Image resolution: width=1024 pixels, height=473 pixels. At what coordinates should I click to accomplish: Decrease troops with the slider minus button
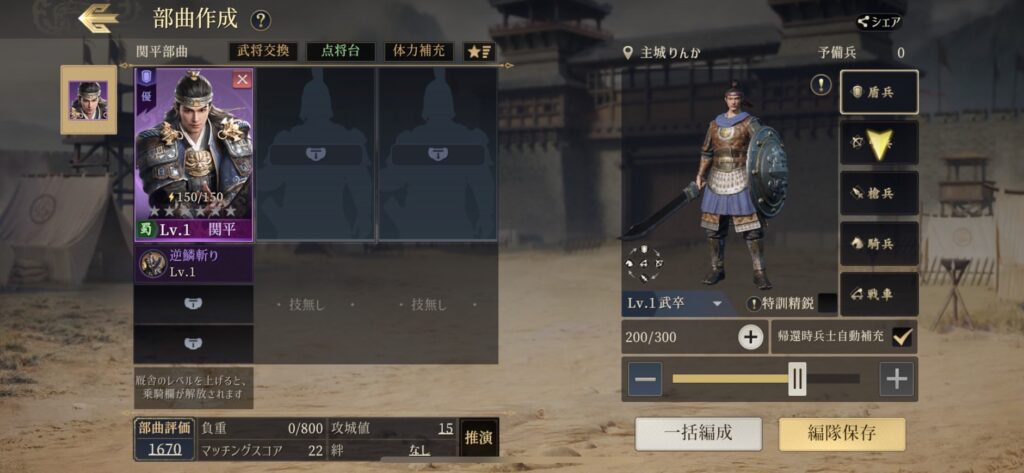646,379
